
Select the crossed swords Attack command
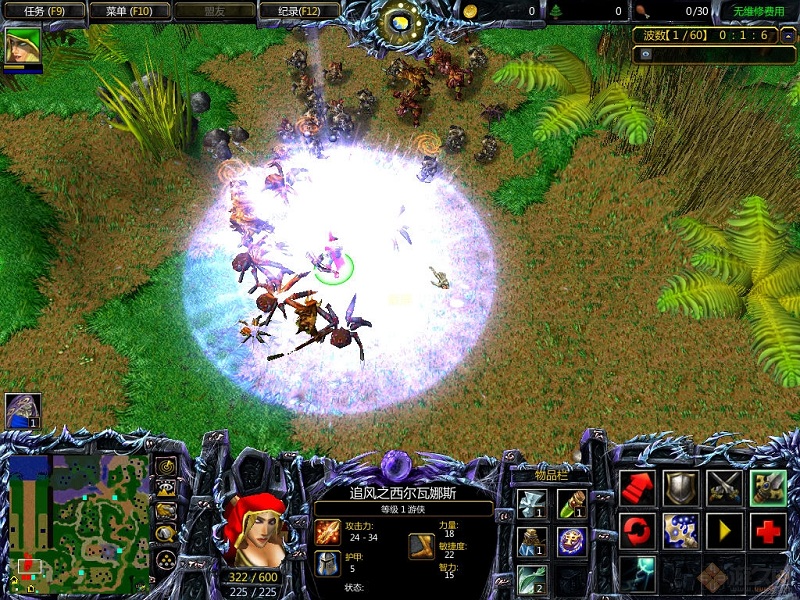723,487
